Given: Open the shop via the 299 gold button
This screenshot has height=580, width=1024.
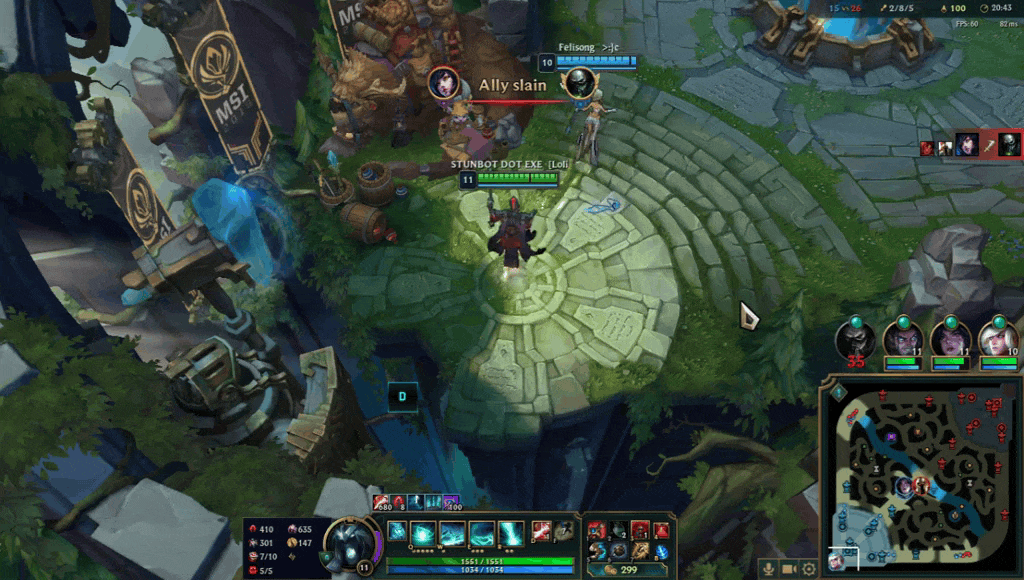Looking at the screenshot, I should [x=629, y=570].
